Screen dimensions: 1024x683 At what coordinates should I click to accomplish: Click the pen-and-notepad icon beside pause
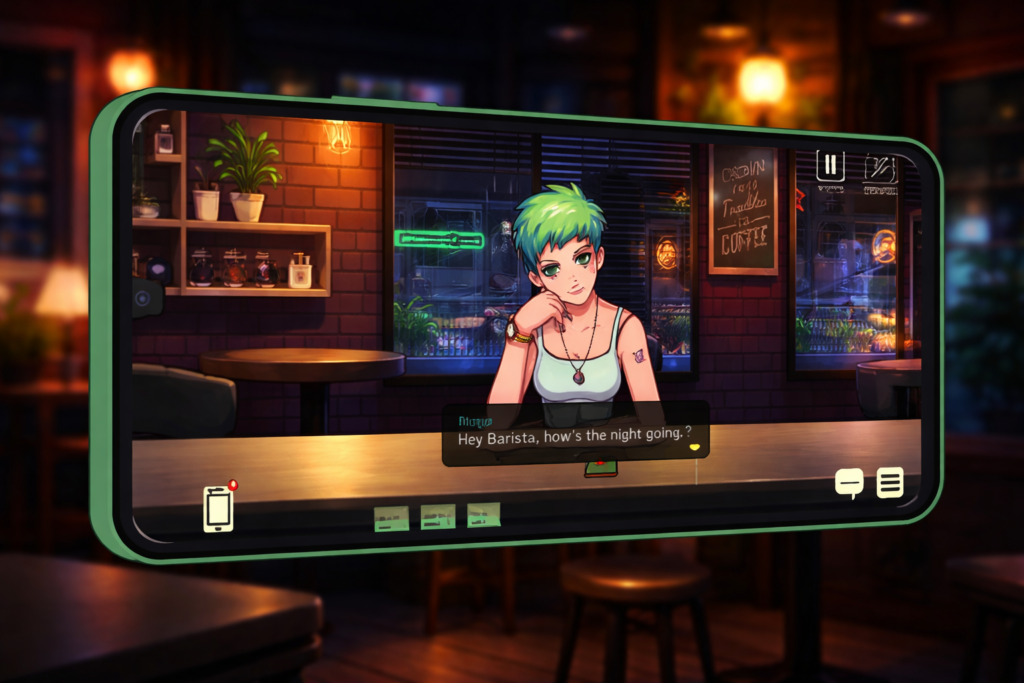[x=879, y=168]
